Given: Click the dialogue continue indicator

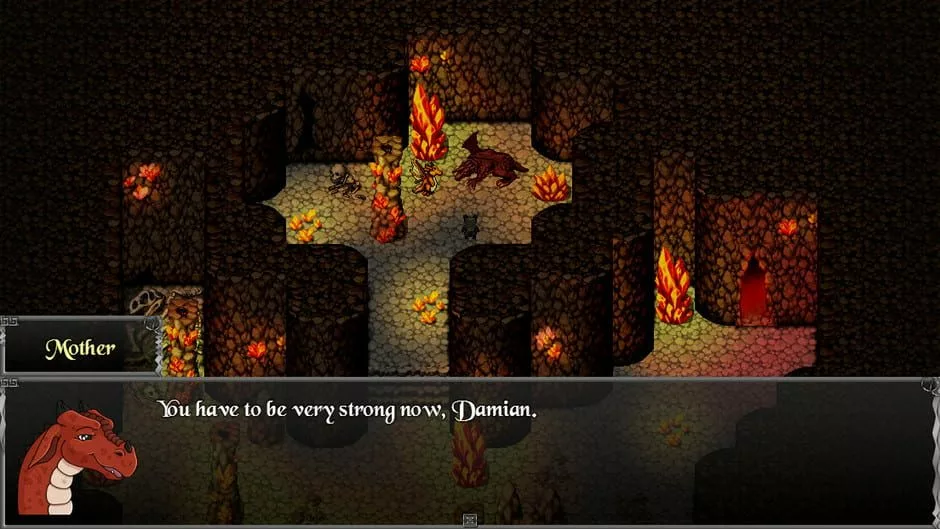Looking at the screenshot, I should 470,519.
